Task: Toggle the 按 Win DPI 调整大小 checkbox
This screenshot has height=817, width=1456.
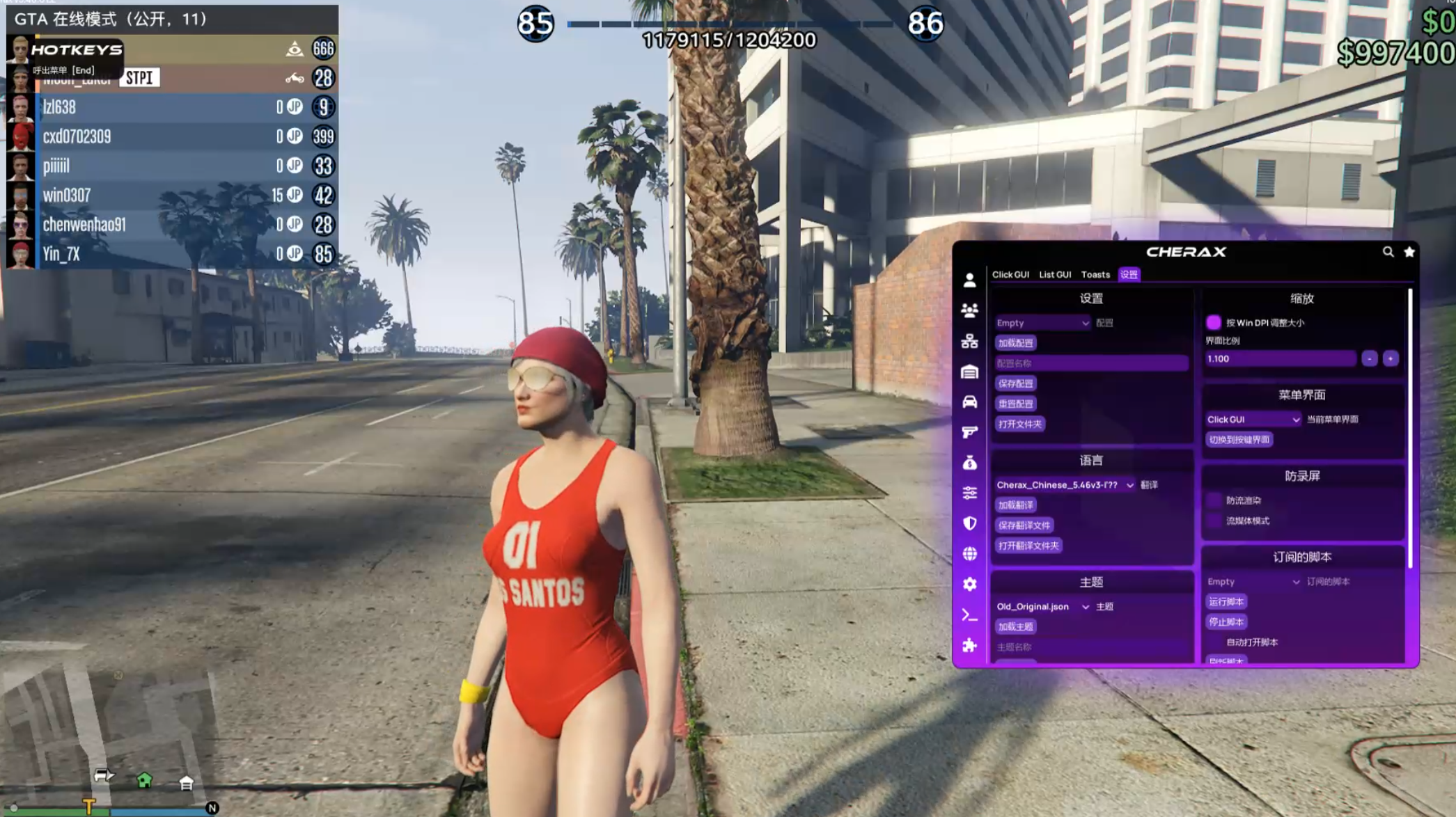Action: pos(1214,322)
